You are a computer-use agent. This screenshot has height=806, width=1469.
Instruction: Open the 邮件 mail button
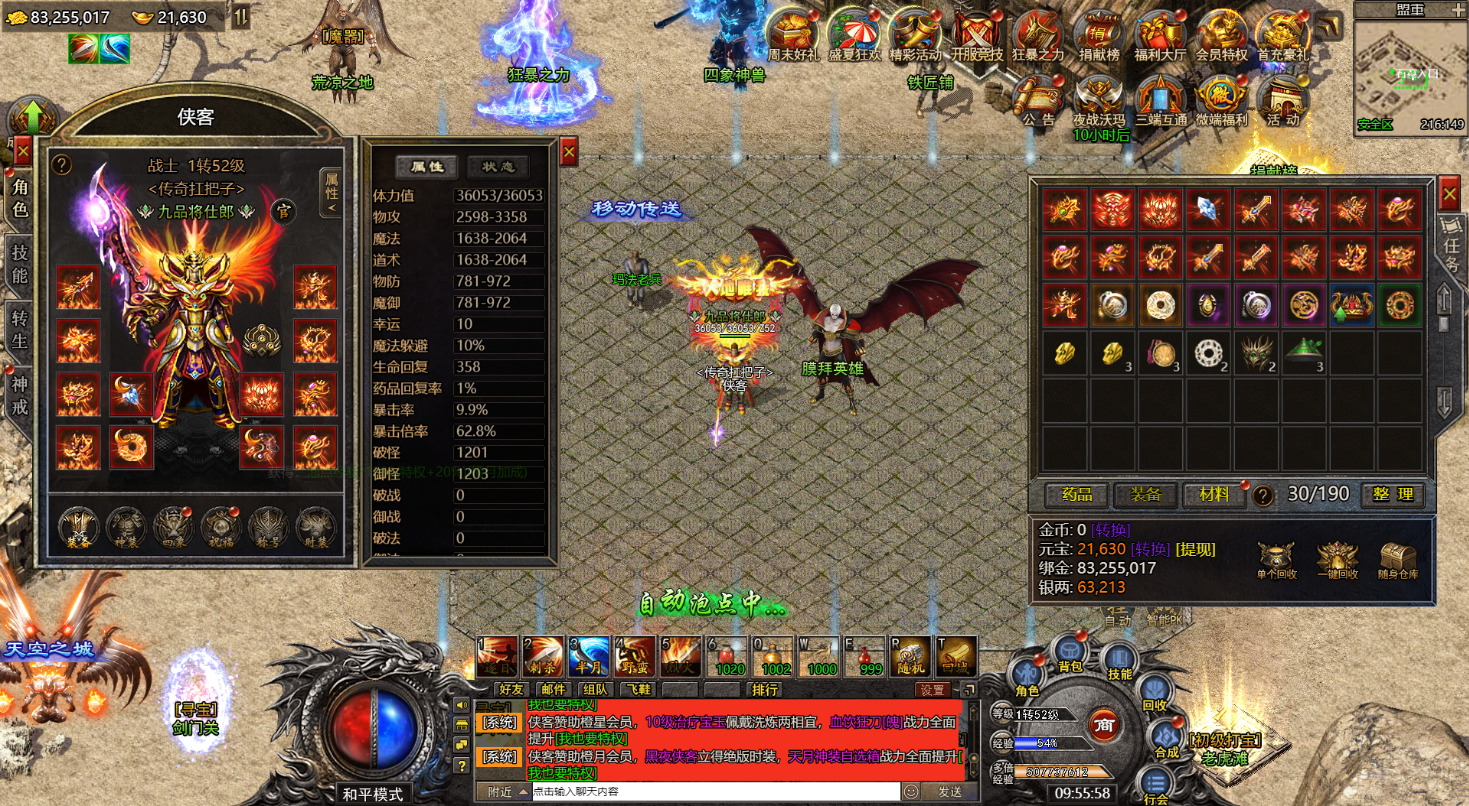(553, 689)
